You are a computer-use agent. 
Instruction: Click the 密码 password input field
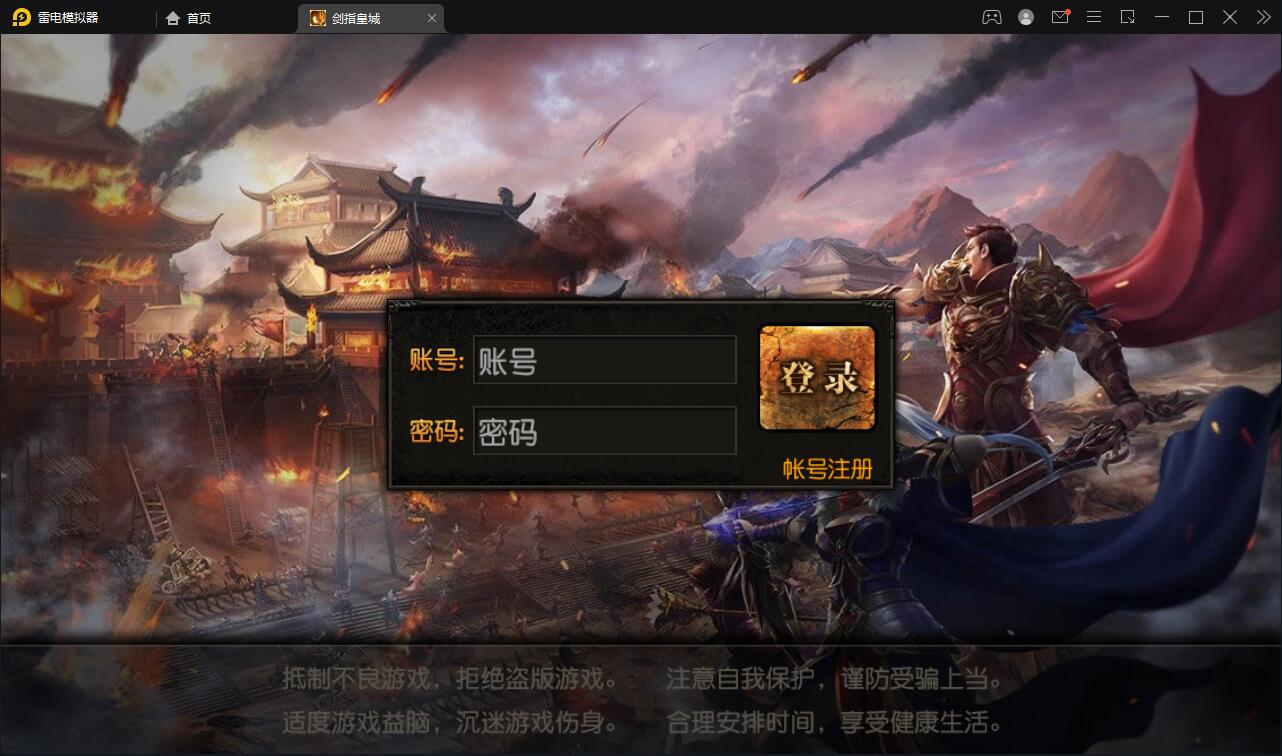(x=604, y=431)
